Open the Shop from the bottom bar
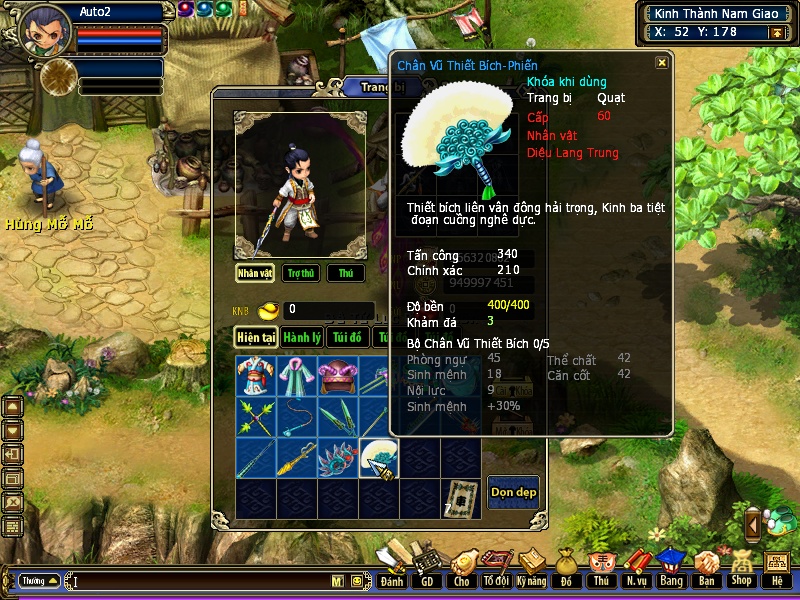 click(741, 573)
